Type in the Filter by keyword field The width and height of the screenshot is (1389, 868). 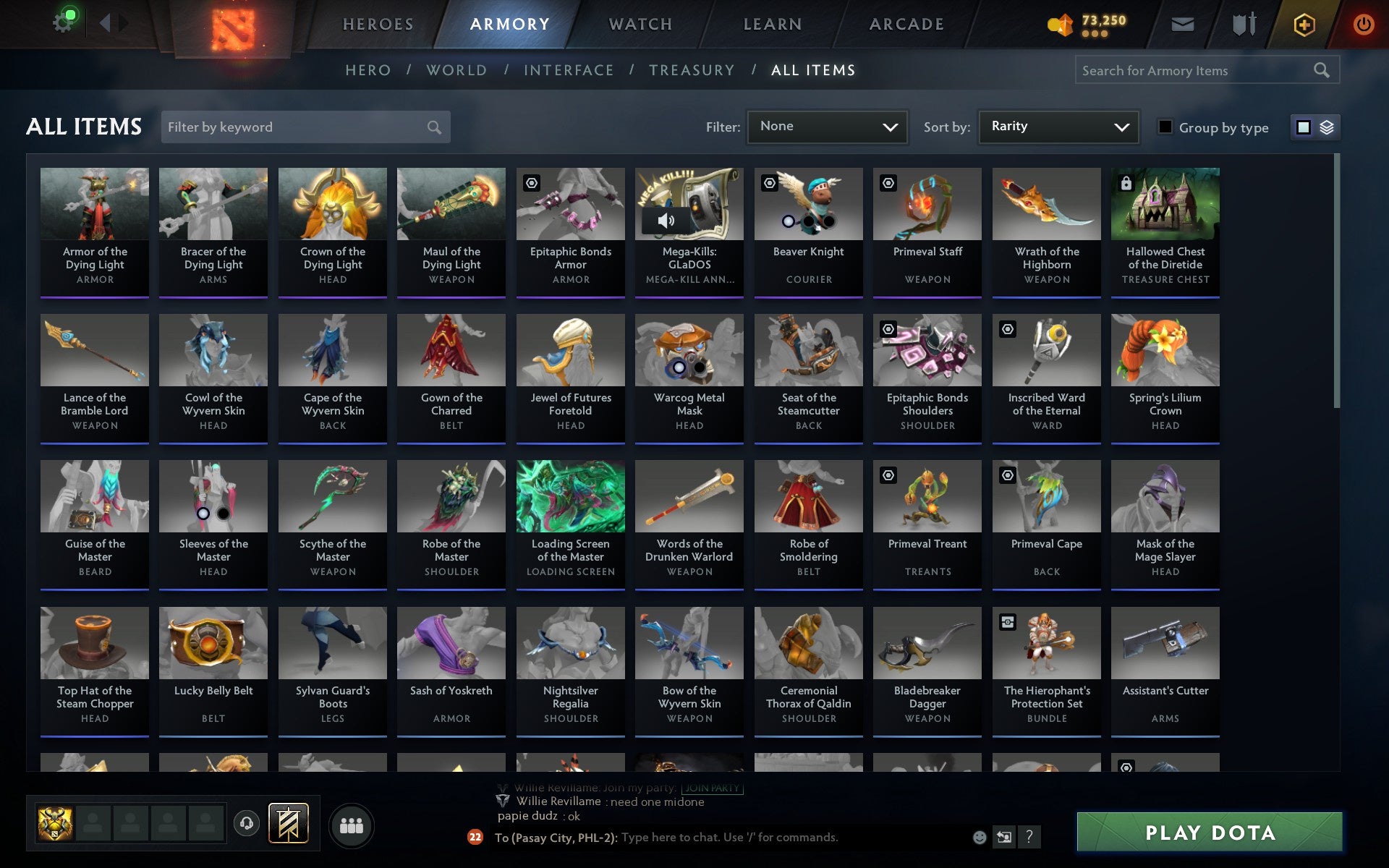(297, 127)
